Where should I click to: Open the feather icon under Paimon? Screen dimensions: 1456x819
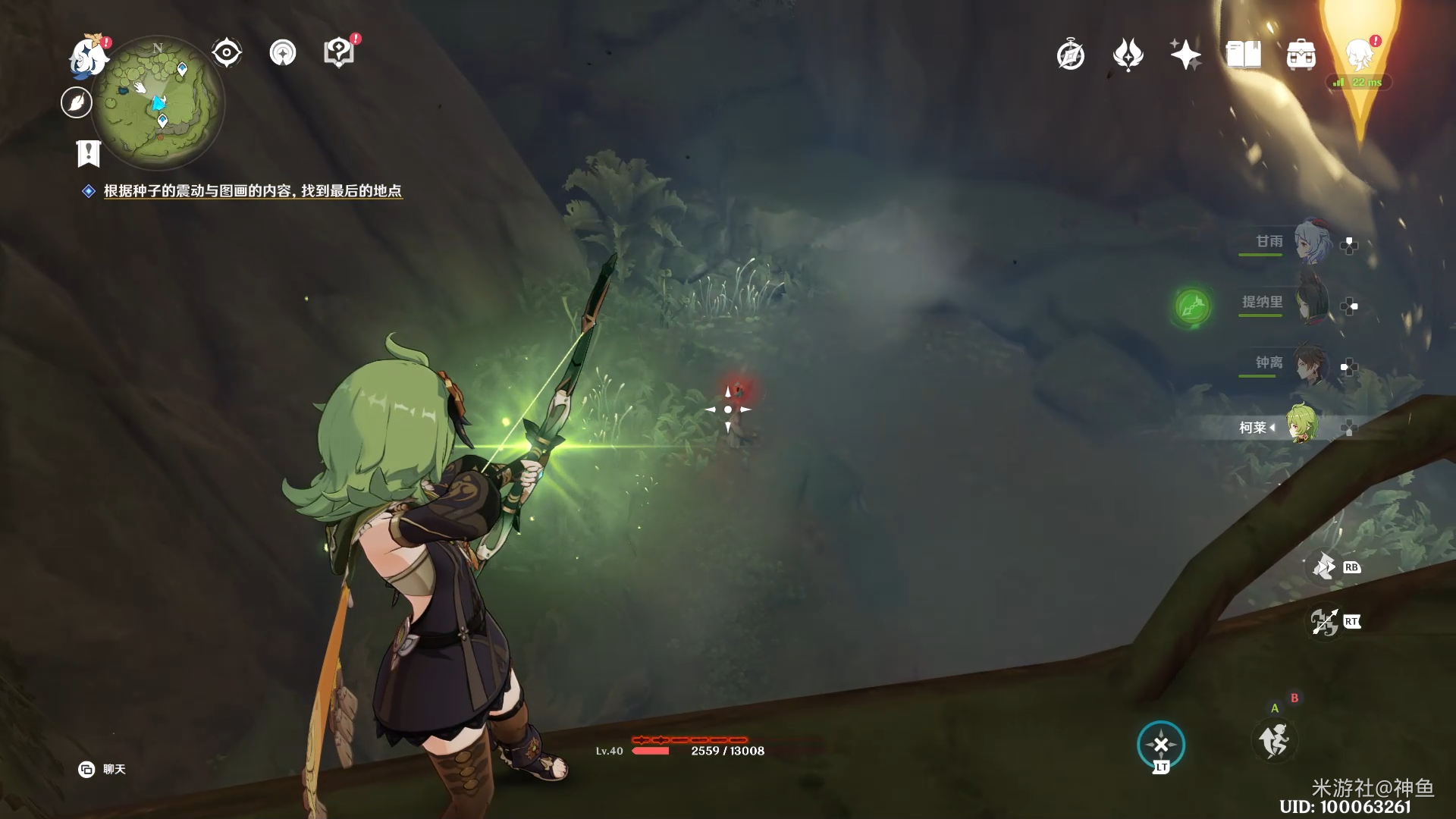click(x=77, y=102)
